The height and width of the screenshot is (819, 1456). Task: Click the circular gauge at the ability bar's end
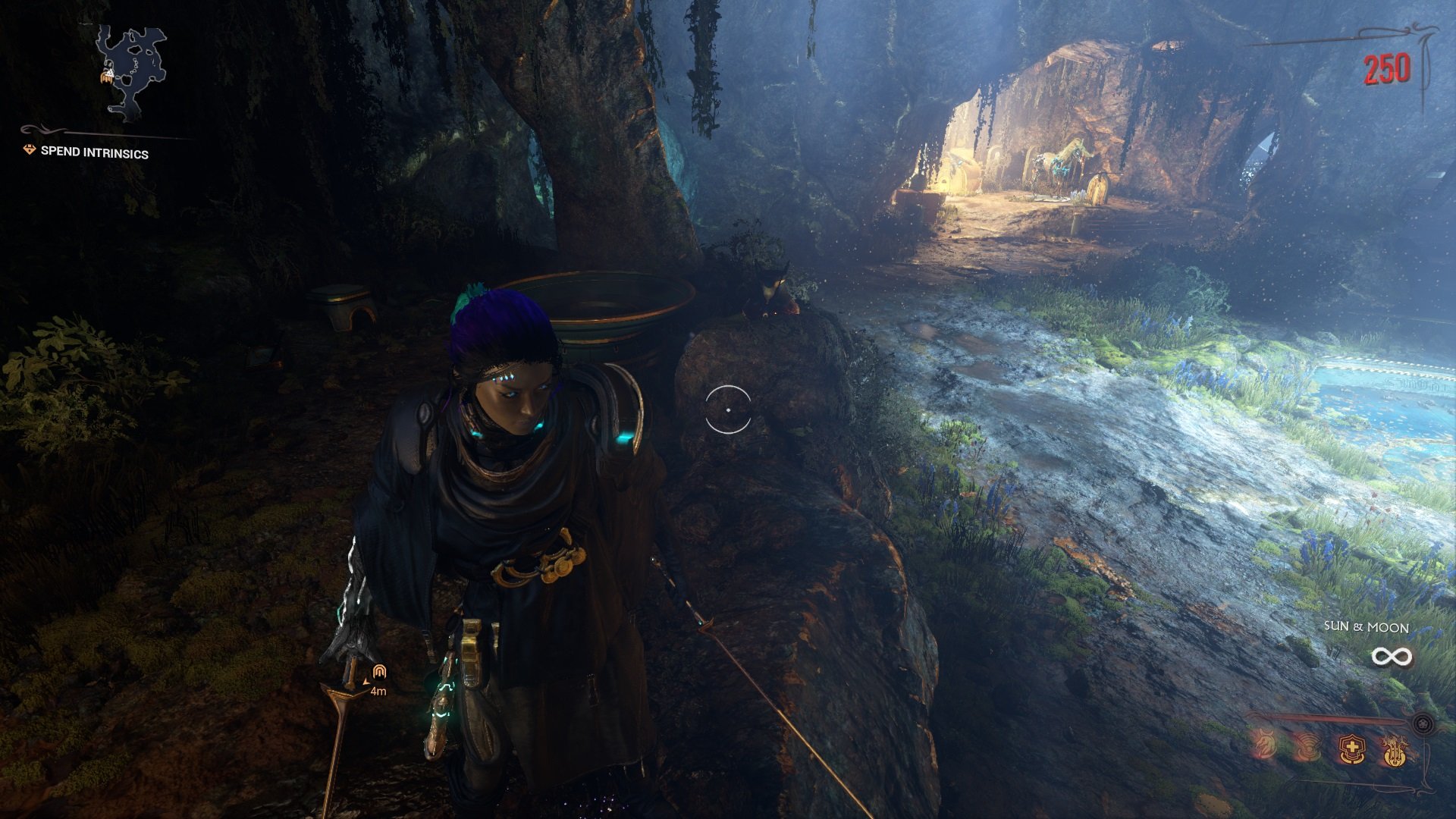click(1423, 724)
